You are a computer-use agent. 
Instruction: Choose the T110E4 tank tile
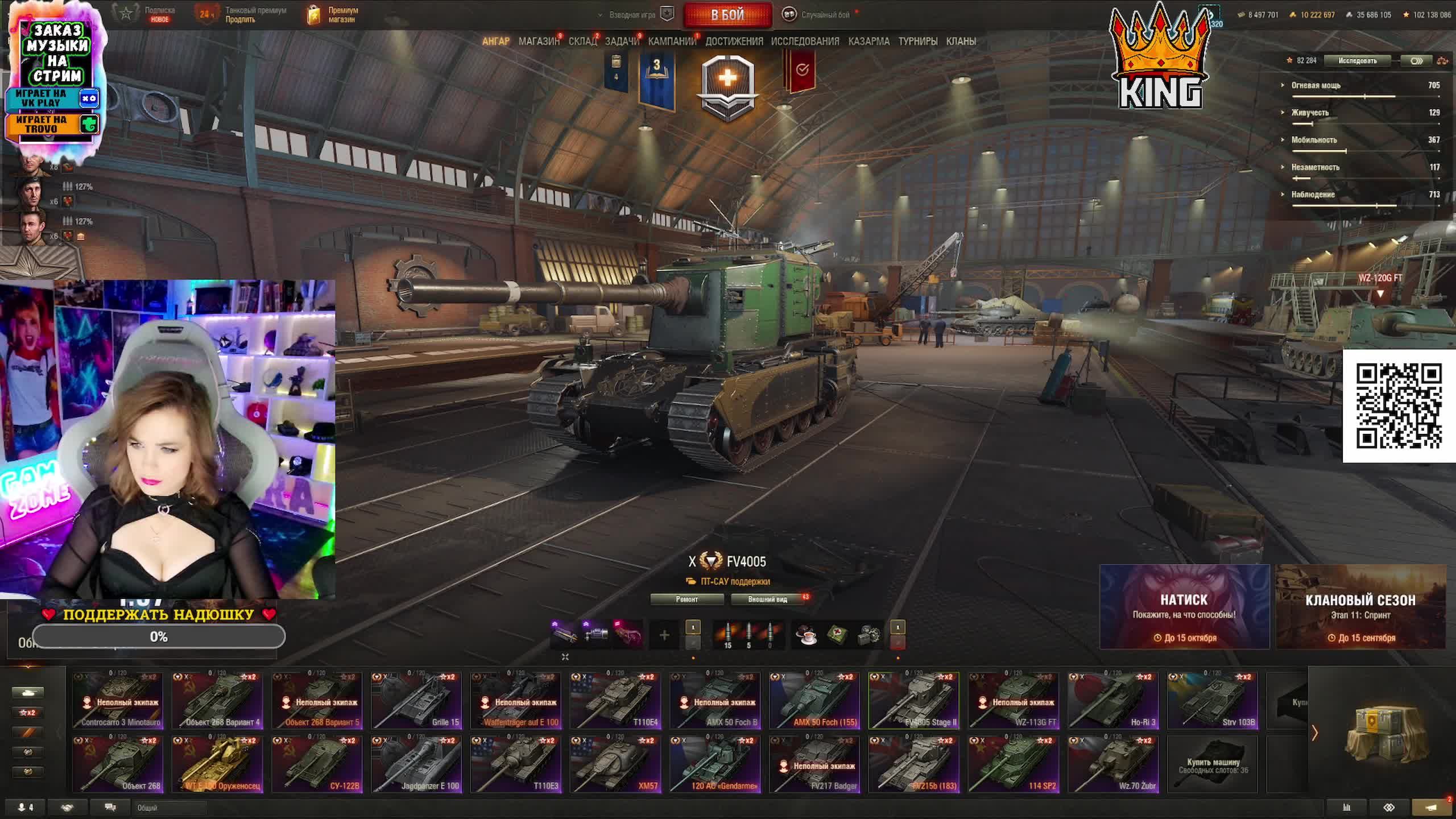pos(615,701)
